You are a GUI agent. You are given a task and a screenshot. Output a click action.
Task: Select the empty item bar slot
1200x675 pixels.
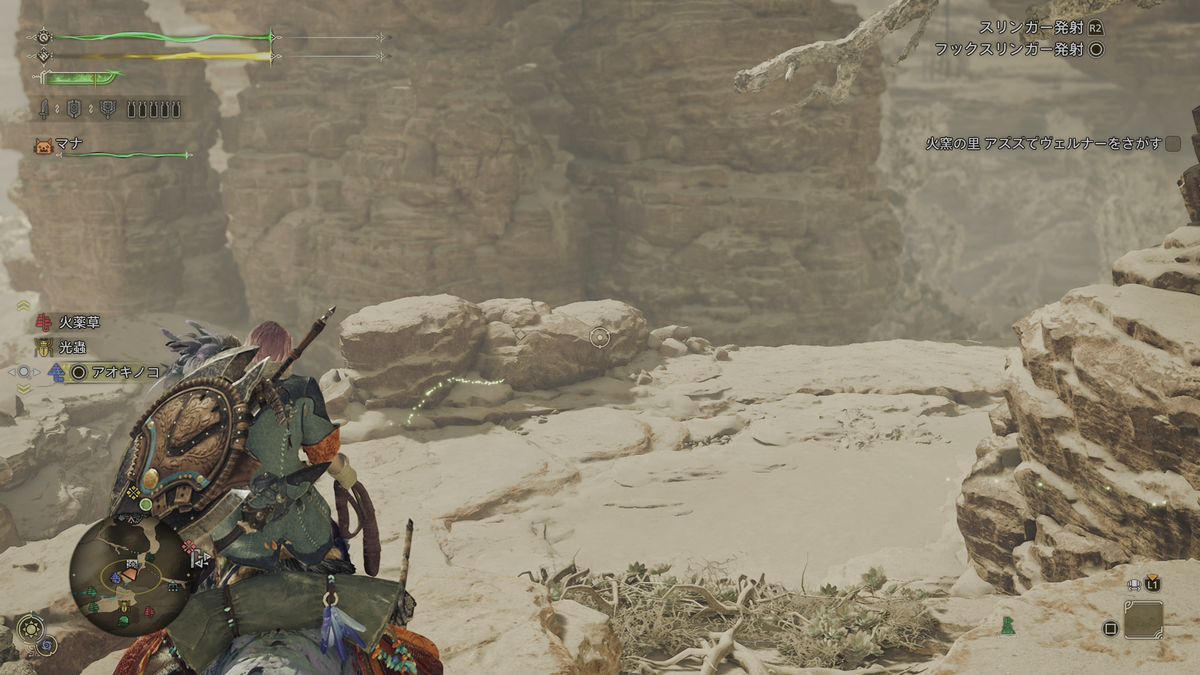(x=1143, y=620)
